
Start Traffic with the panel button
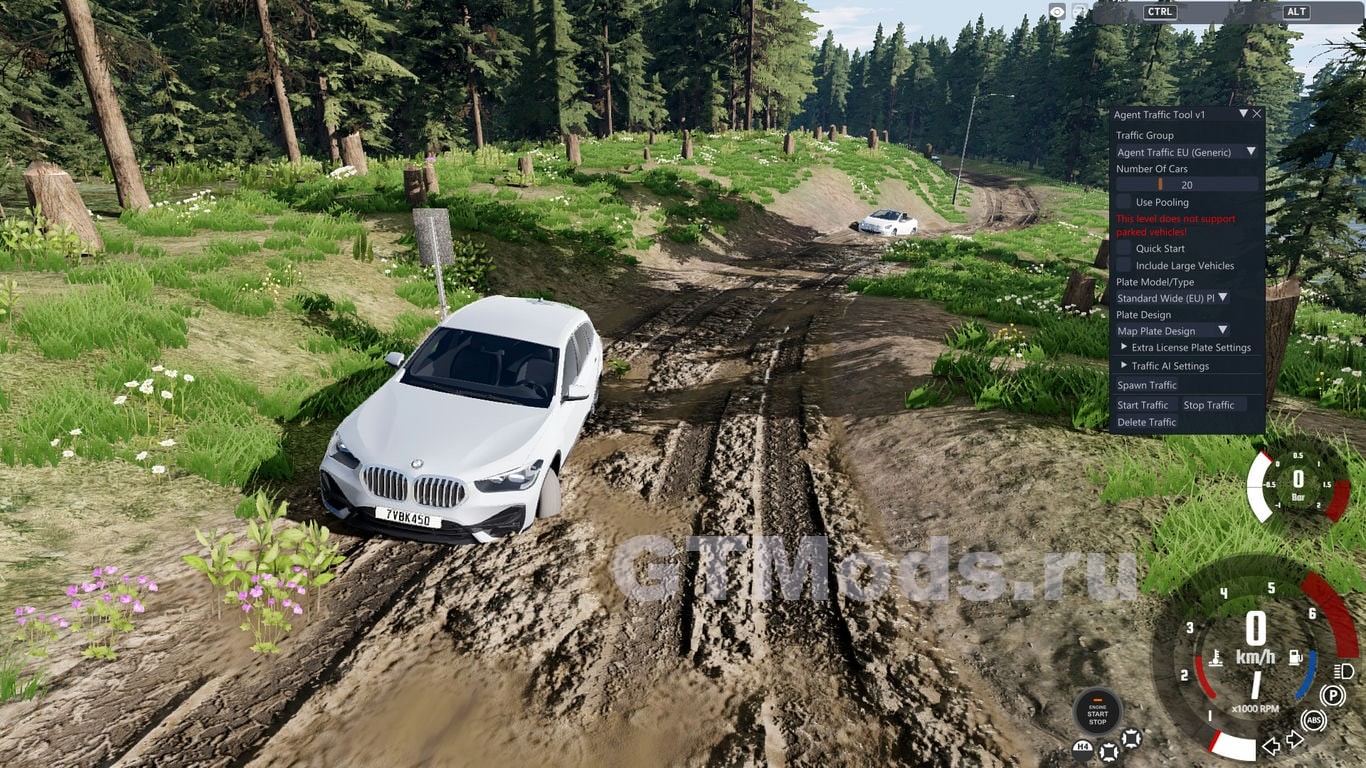click(1142, 405)
